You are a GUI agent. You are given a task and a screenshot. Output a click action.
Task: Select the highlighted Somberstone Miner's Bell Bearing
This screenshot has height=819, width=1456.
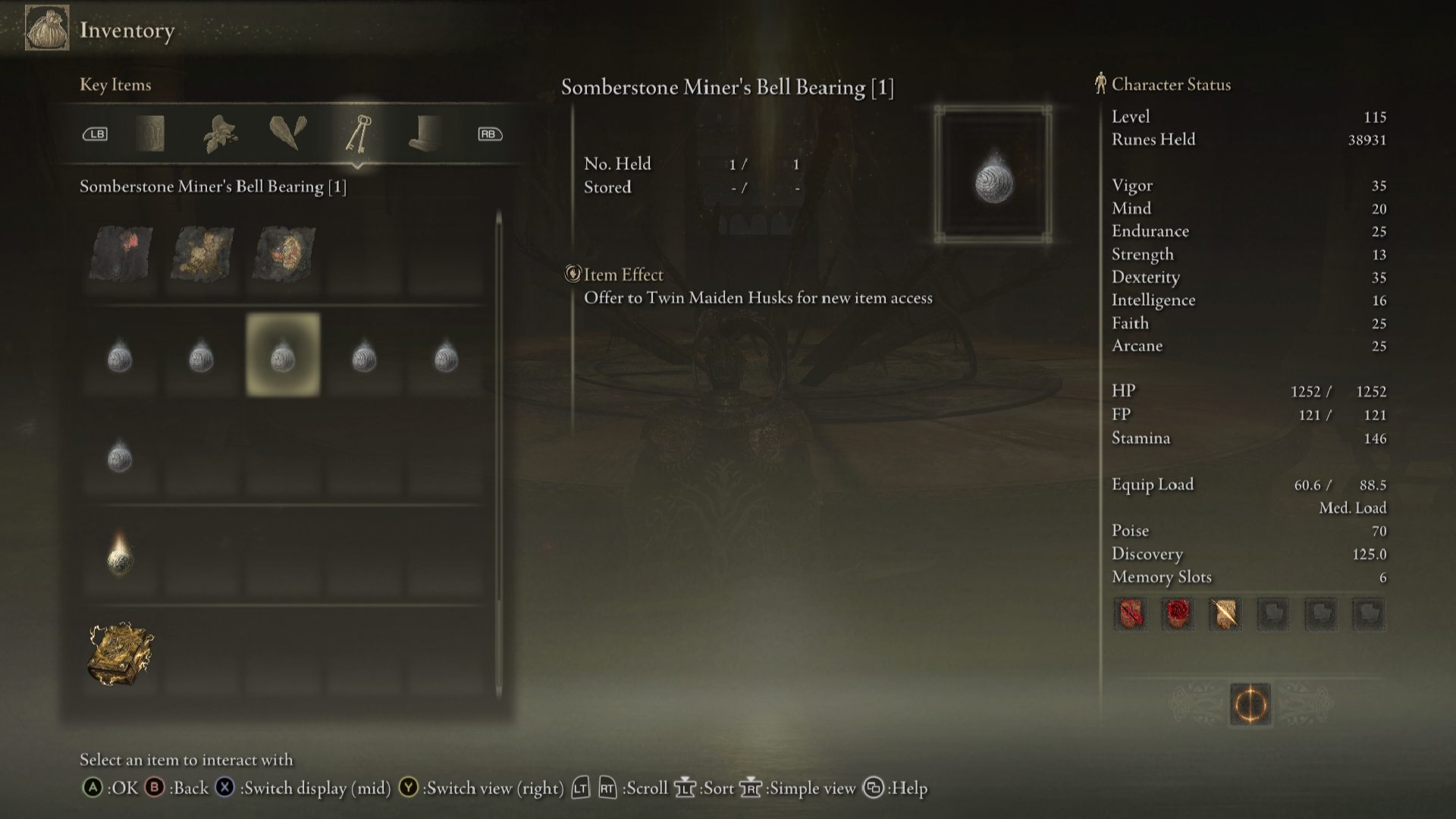click(283, 355)
